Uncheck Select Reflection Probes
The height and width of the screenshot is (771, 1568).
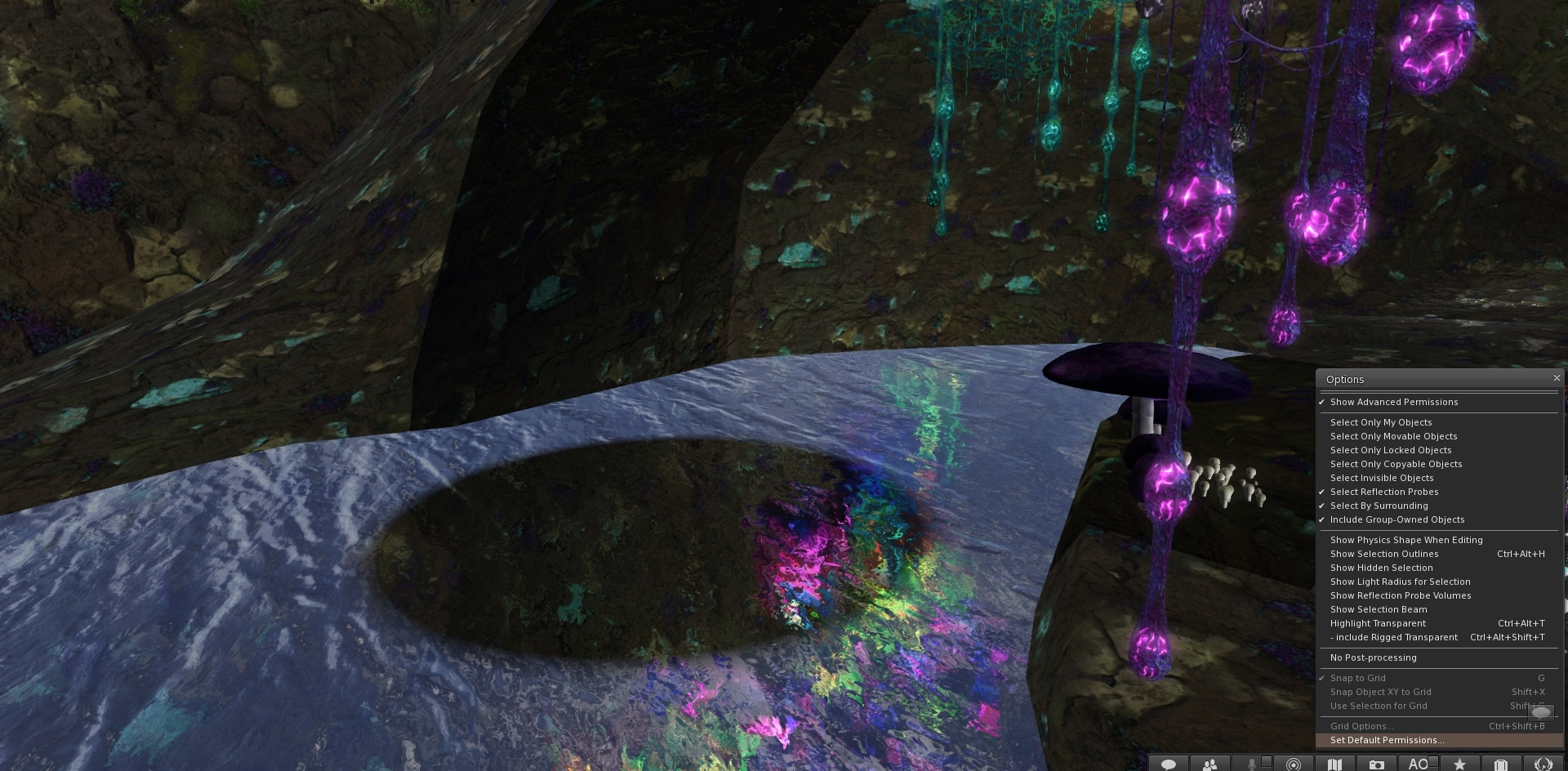1383,492
